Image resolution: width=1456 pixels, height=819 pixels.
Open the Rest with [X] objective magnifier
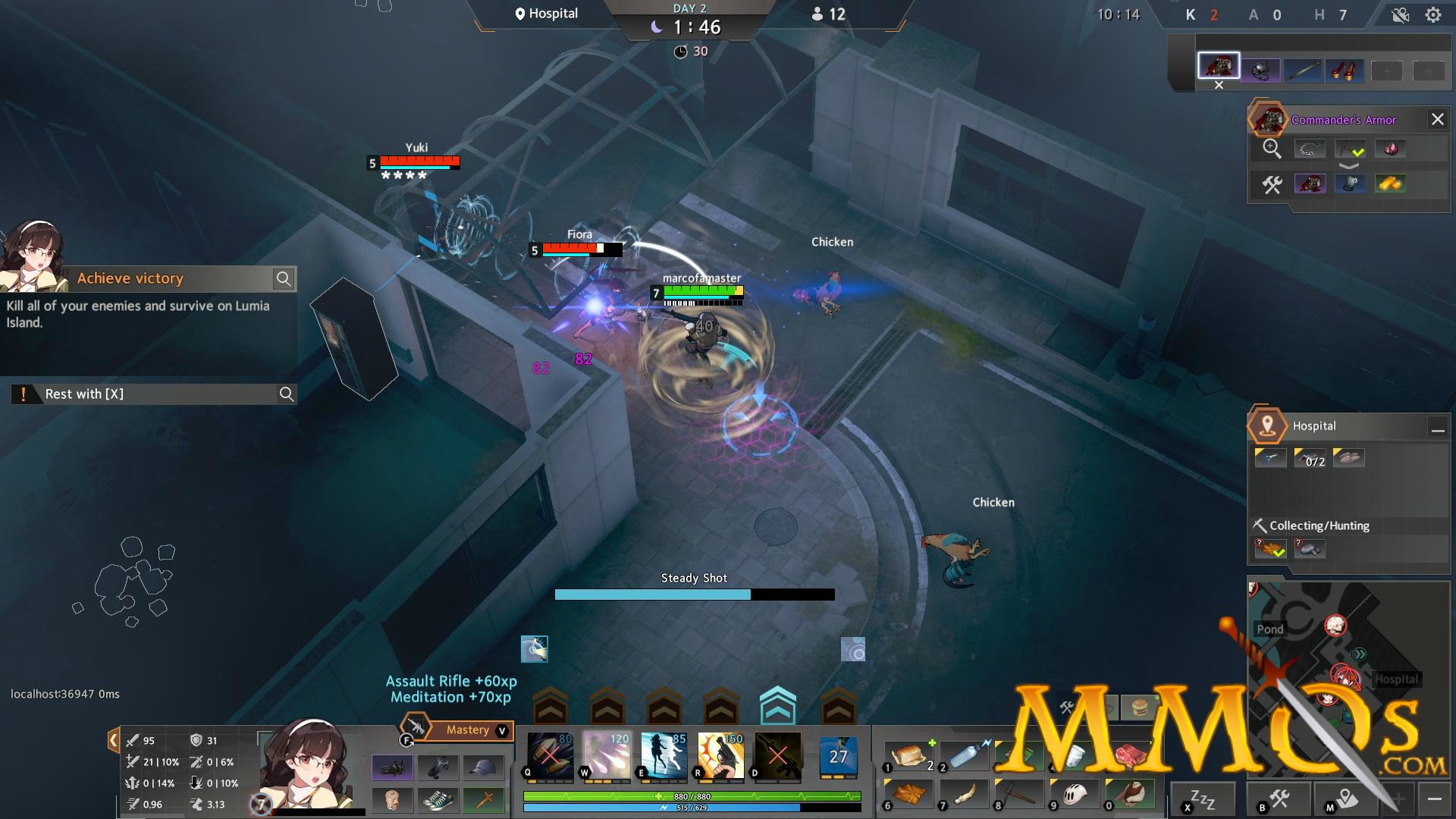287,394
